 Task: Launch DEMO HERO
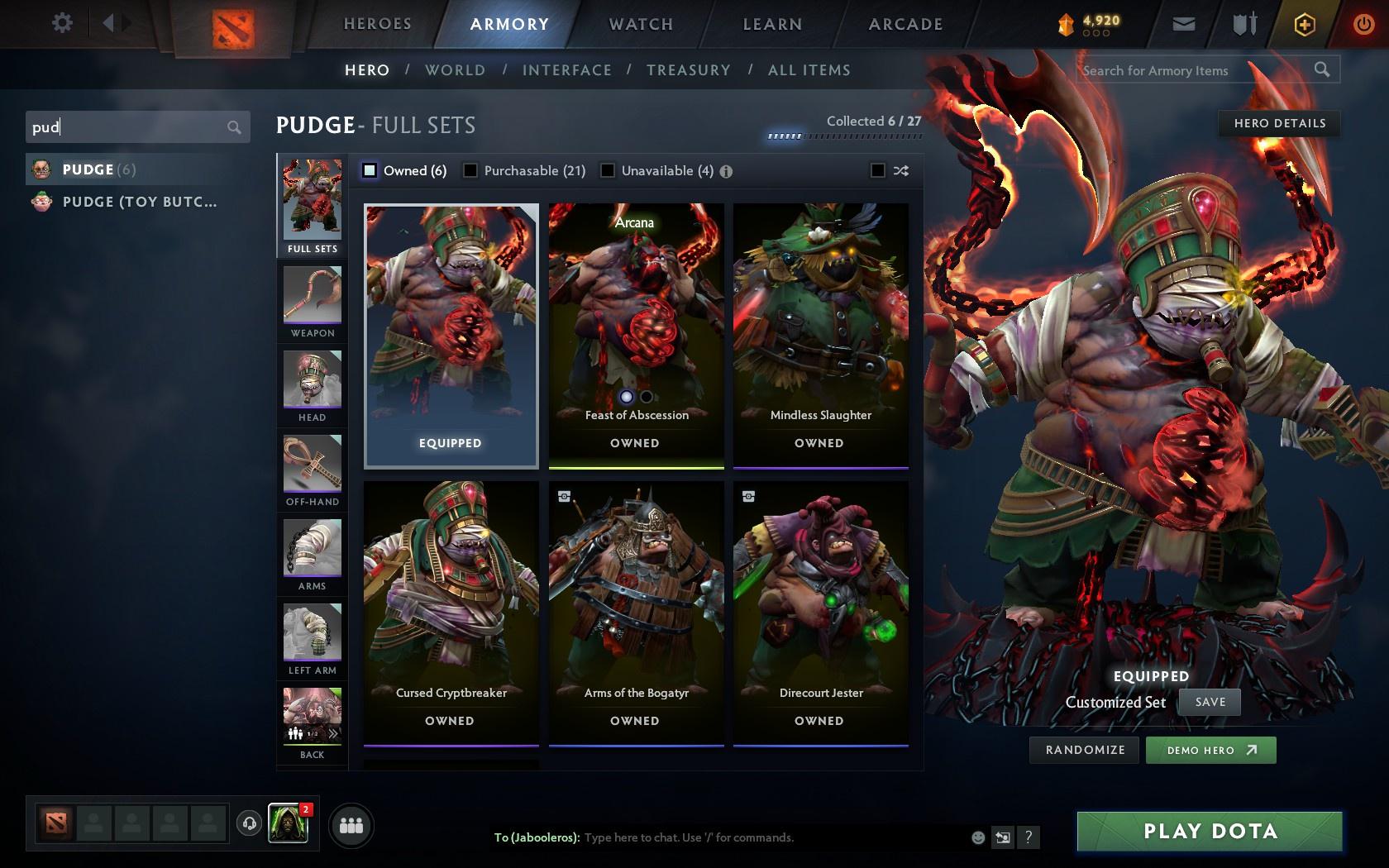1210,750
